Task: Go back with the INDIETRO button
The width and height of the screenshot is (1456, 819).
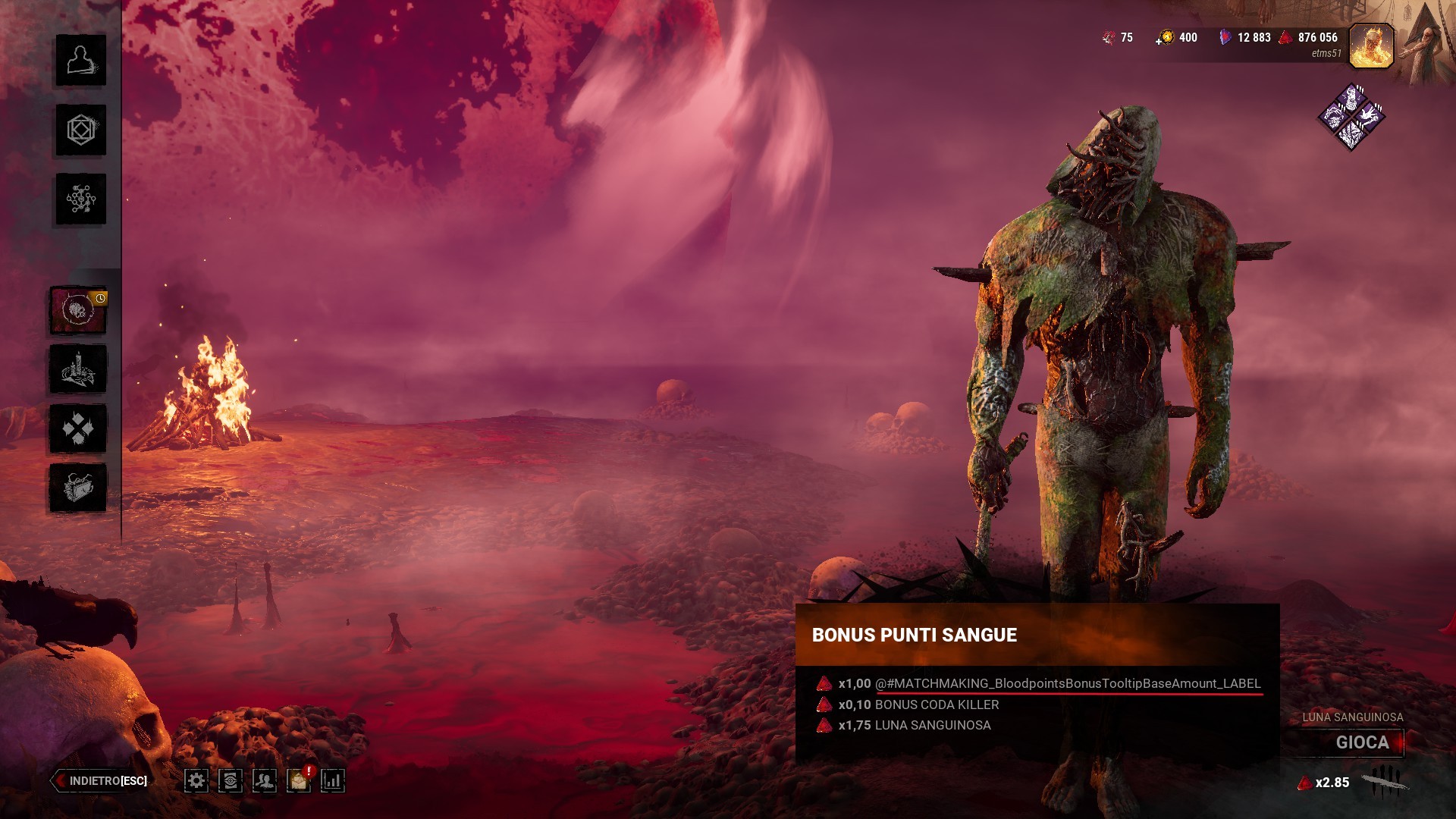Action: (x=101, y=780)
